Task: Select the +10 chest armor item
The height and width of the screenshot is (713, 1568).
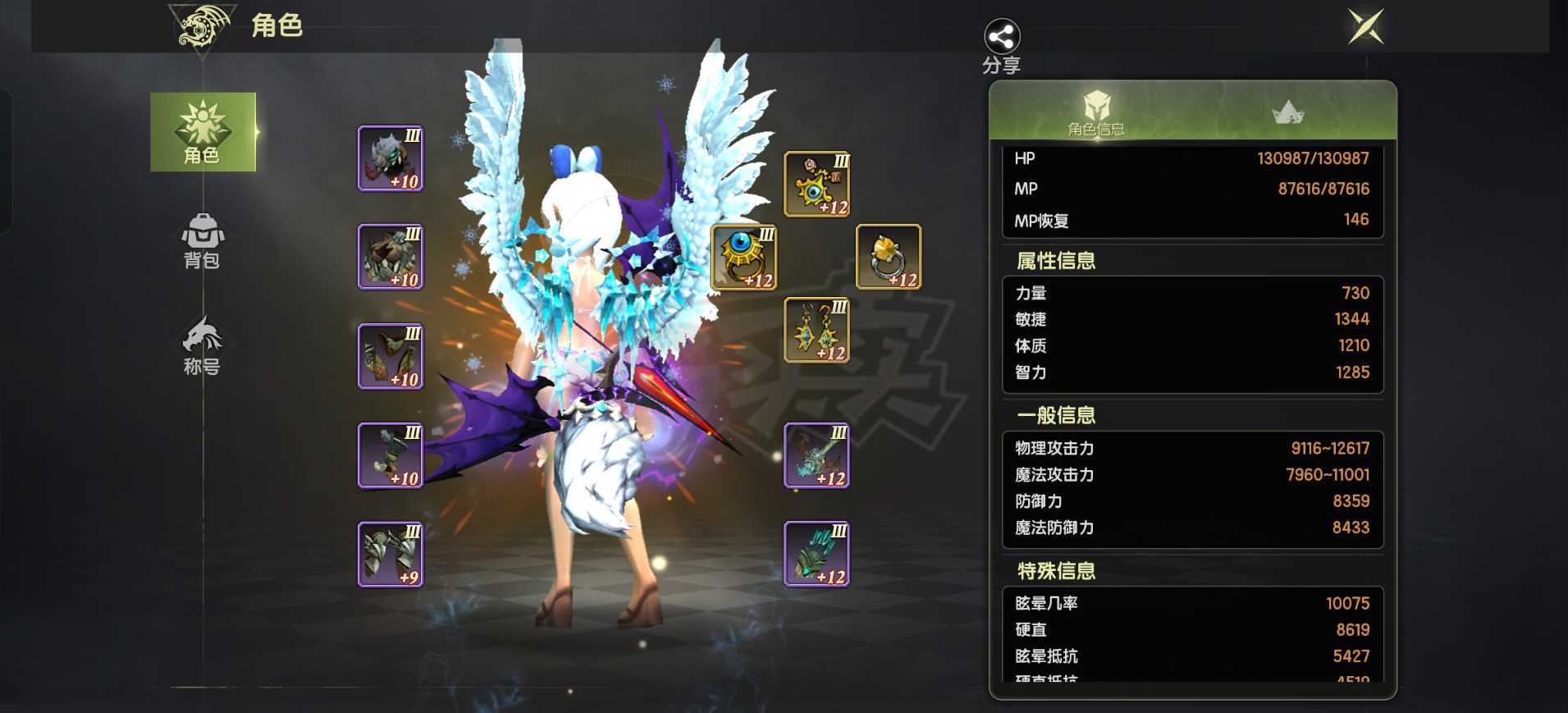Action: tap(390, 256)
